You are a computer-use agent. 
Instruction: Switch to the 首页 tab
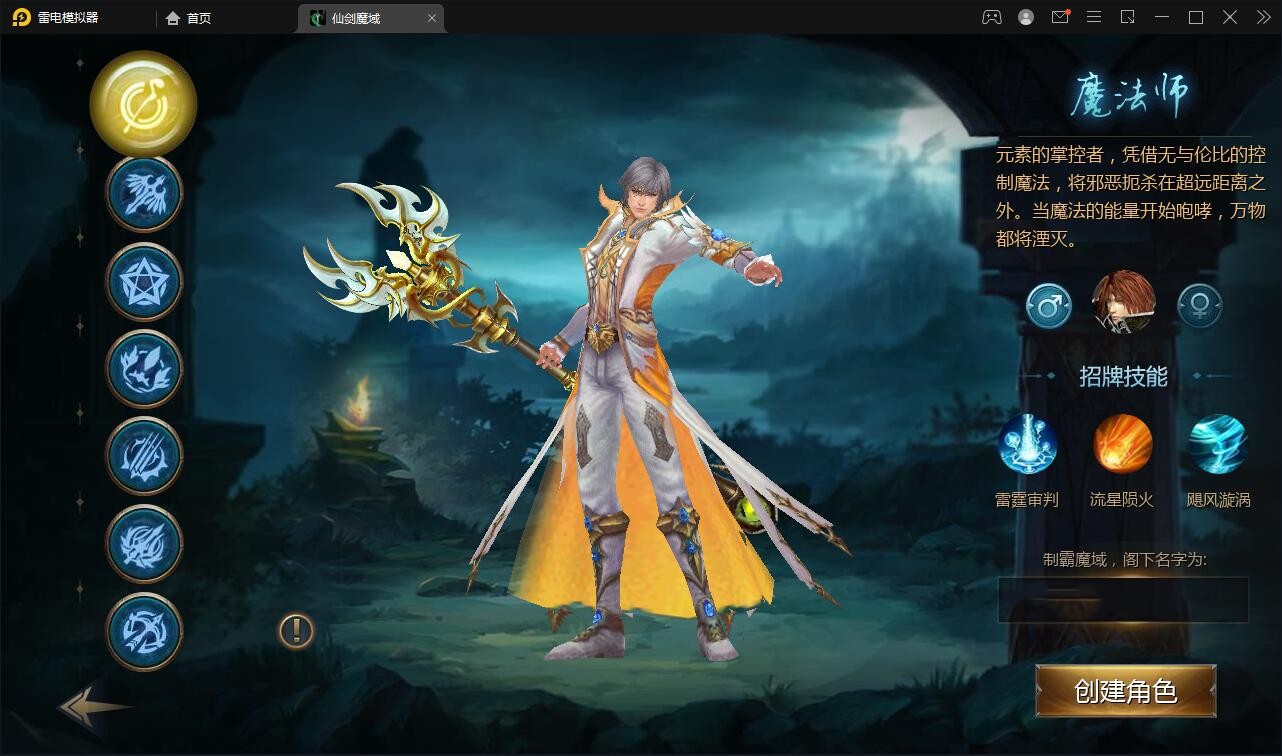pyautogui.click(x=188, y=18)
